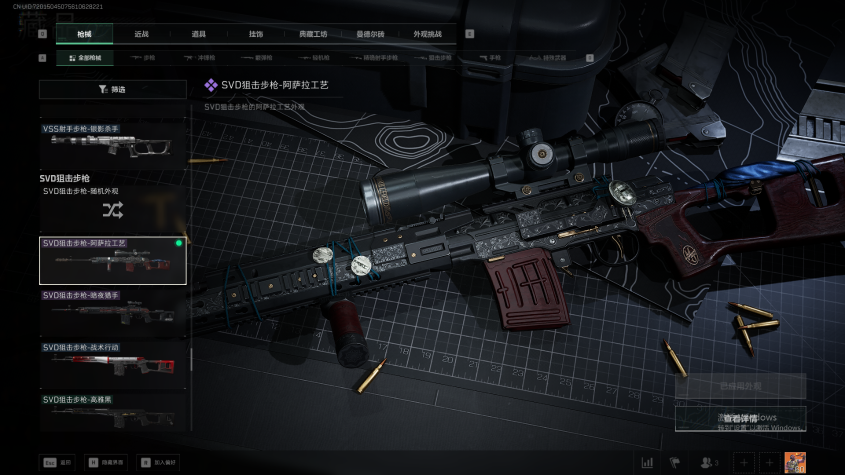The height and width of the screenshot is (475, 845).
Task: Show the 外观挑战 tab
Action: (427, 34)
